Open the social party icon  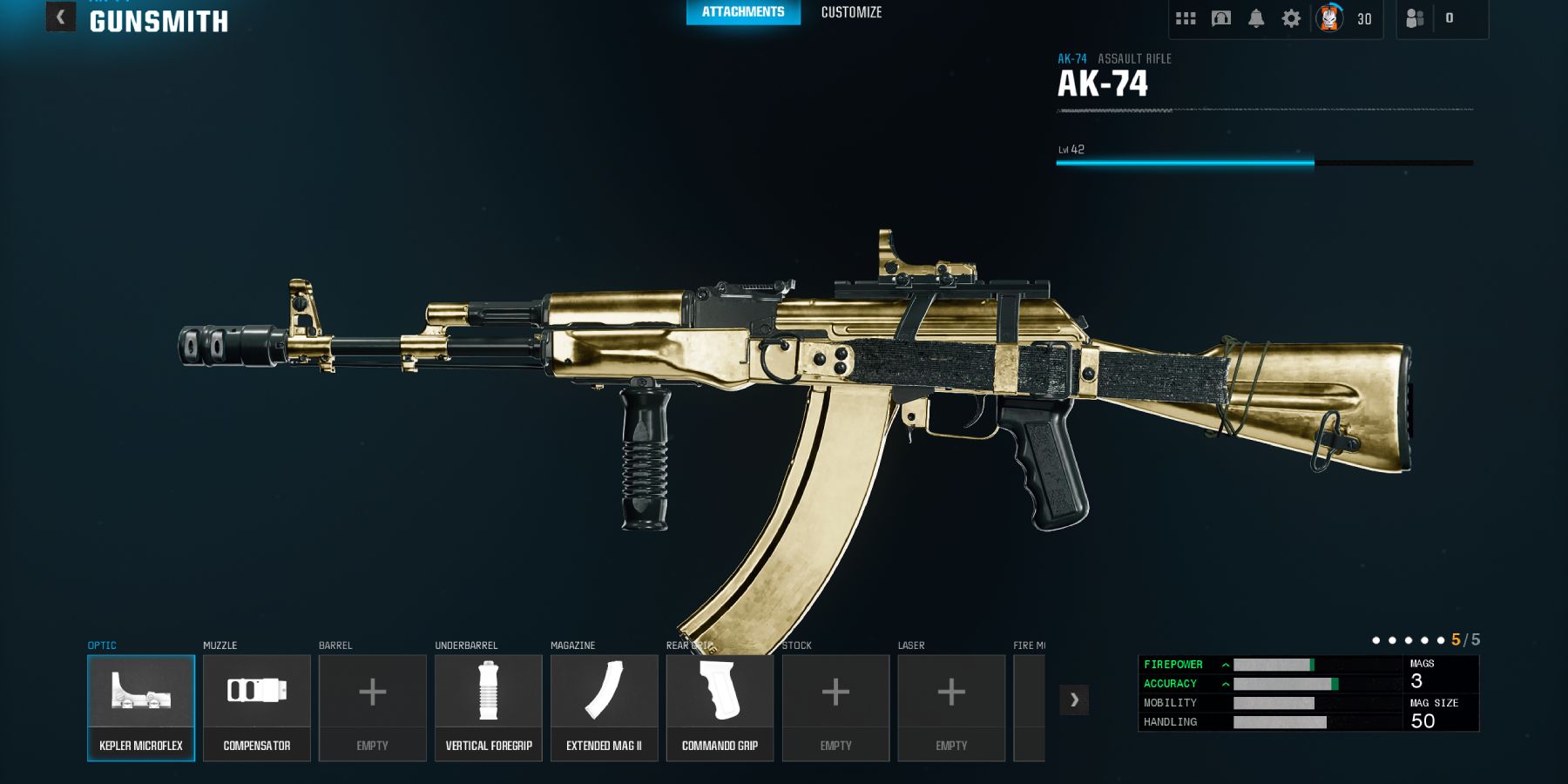pyautogui.click(x=1416, y=18)
